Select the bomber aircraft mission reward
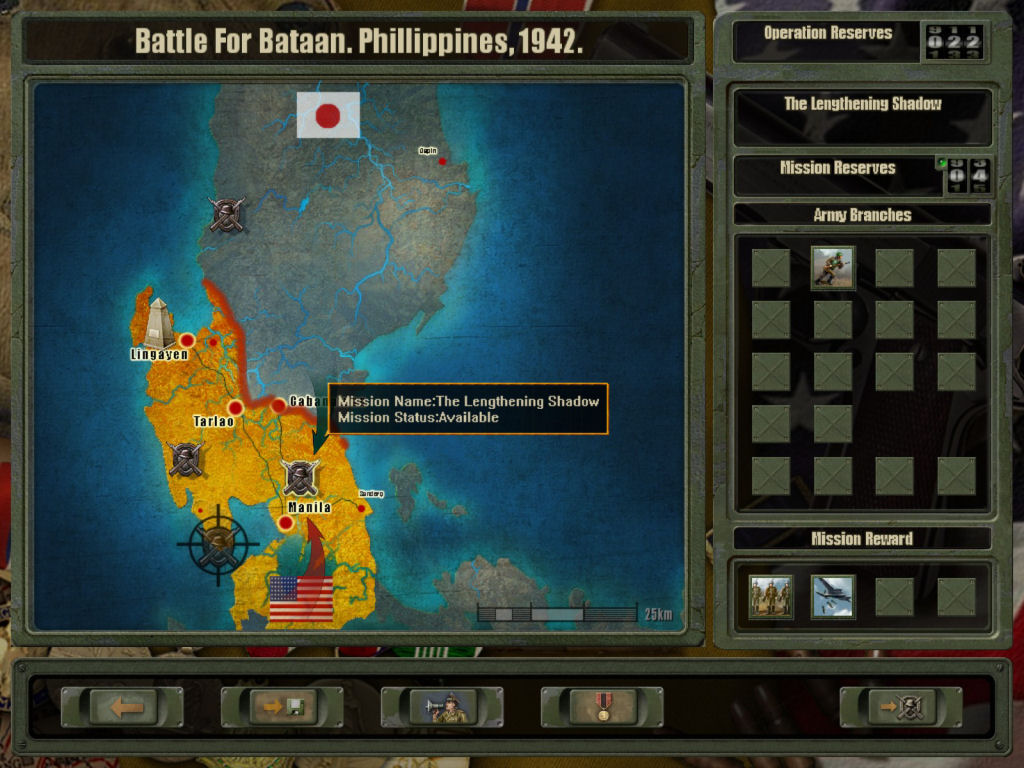Image resolution: width=1024 pixels, height=768 pixels. (833, 597)
